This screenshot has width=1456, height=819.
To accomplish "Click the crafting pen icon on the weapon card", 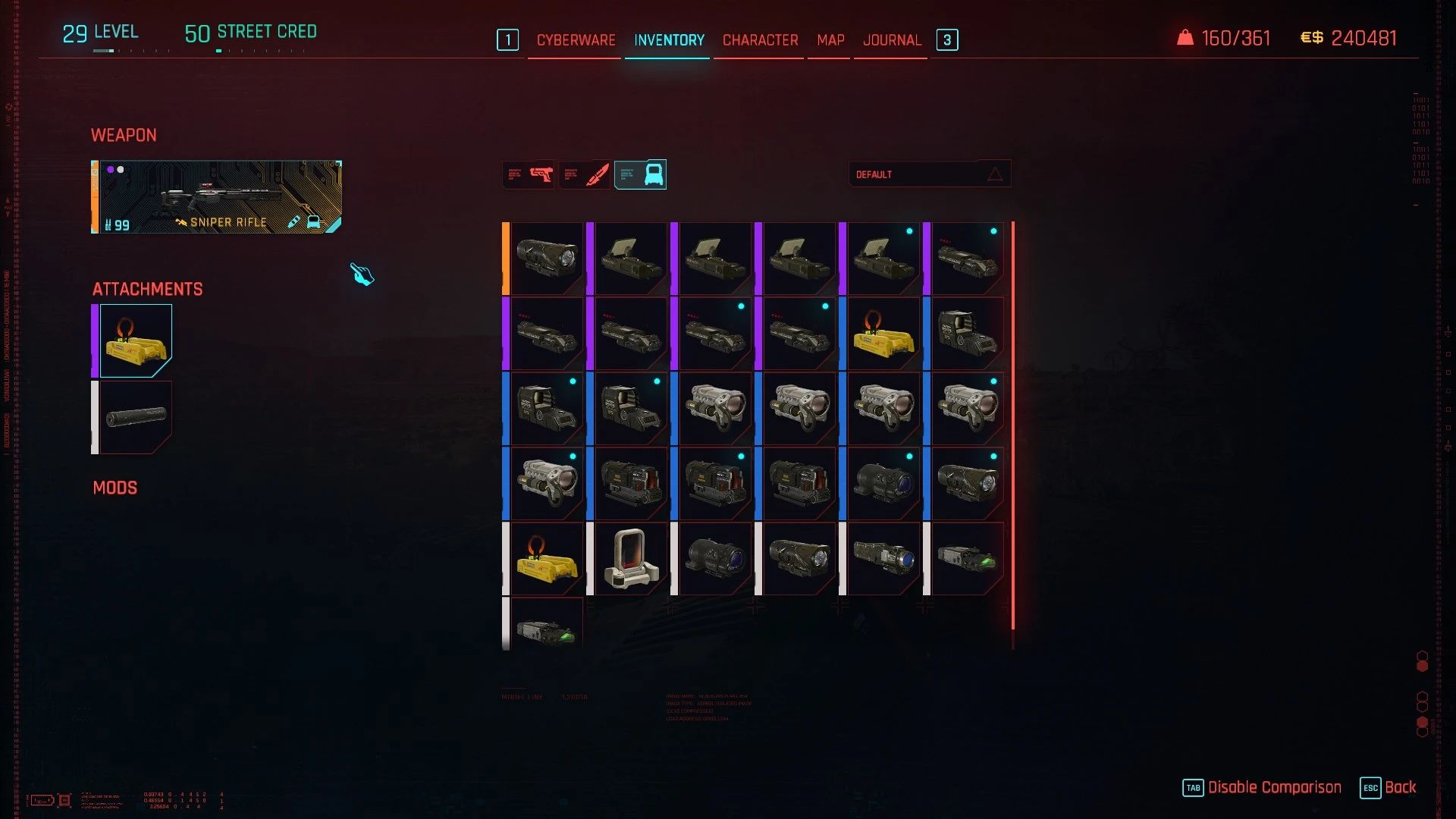I will coord(294,222).
